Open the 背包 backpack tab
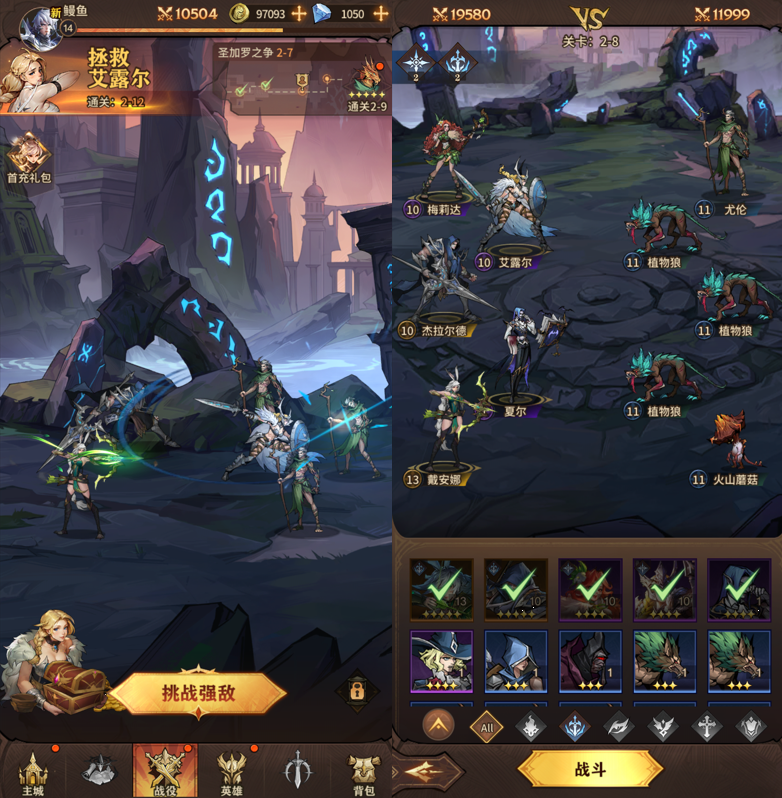 pos(363,773)
